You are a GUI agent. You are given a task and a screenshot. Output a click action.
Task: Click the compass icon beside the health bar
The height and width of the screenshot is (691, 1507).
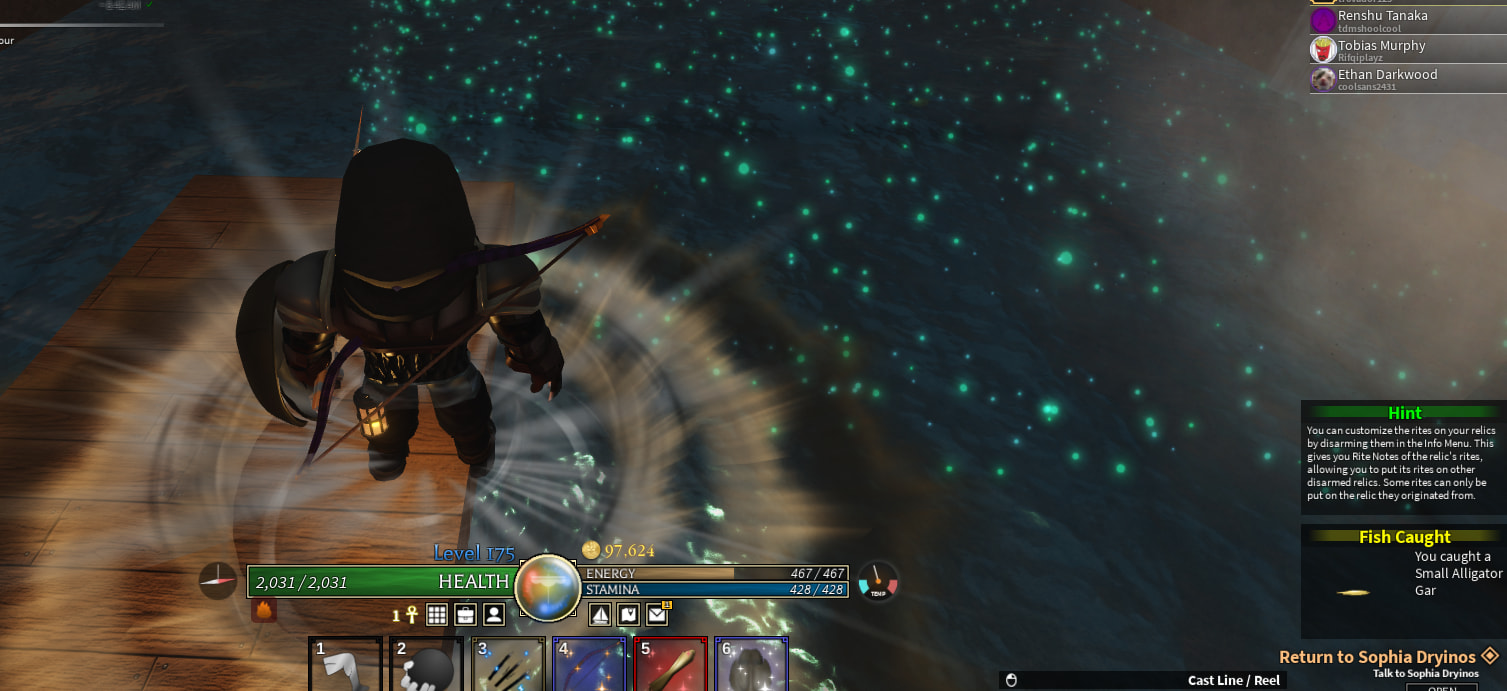pyautogui.click(x=218, y=580)
